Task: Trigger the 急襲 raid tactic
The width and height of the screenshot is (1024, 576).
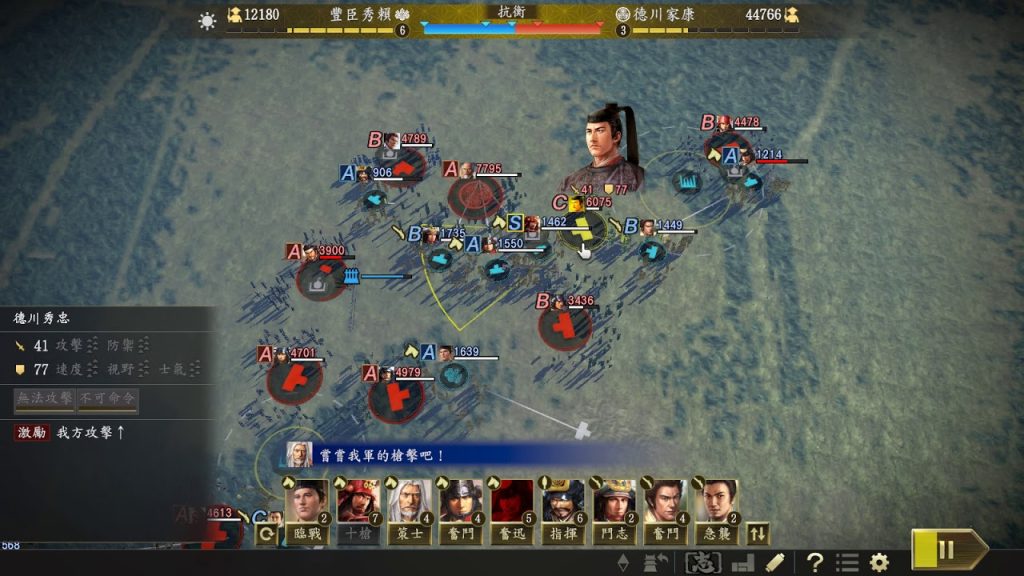Action: (x=717, y=510)
